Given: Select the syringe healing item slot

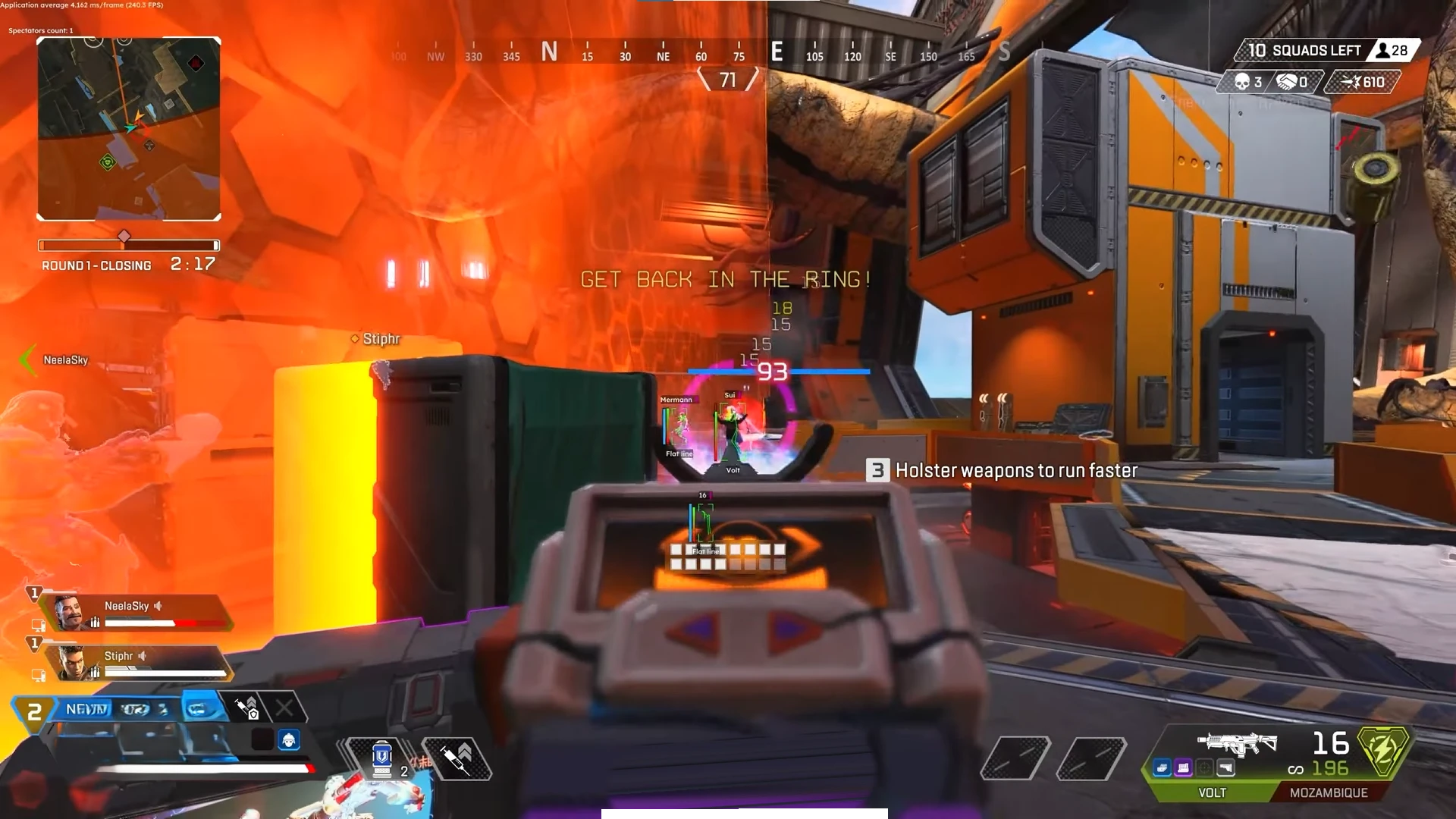Looking at the screenshot, I should point(457,758).
